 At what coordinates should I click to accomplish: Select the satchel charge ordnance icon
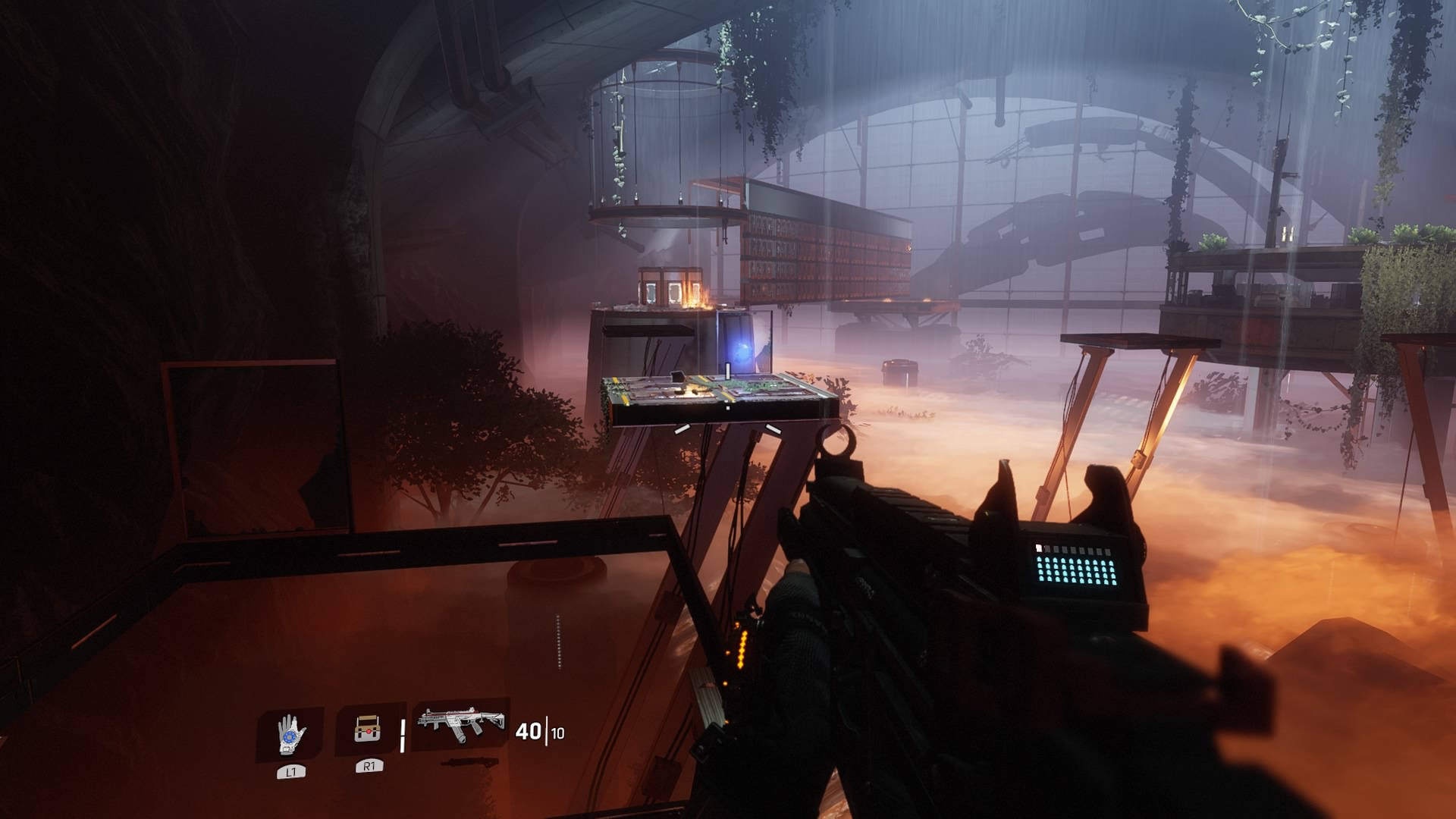coord(368,730)
